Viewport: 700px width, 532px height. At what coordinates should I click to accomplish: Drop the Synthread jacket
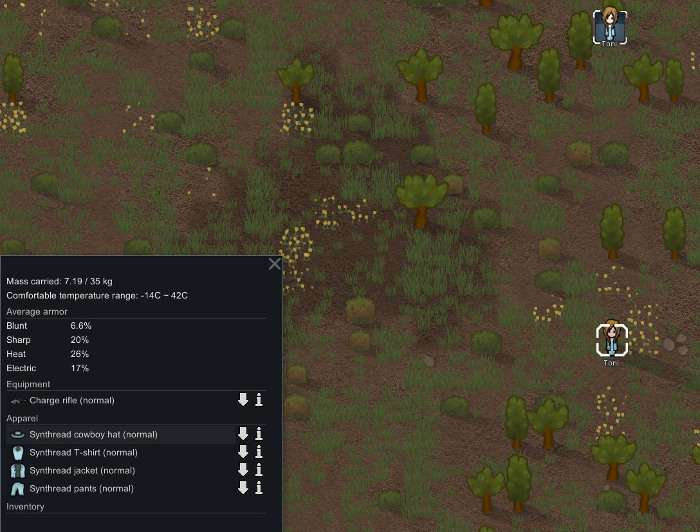click(242, 470)
